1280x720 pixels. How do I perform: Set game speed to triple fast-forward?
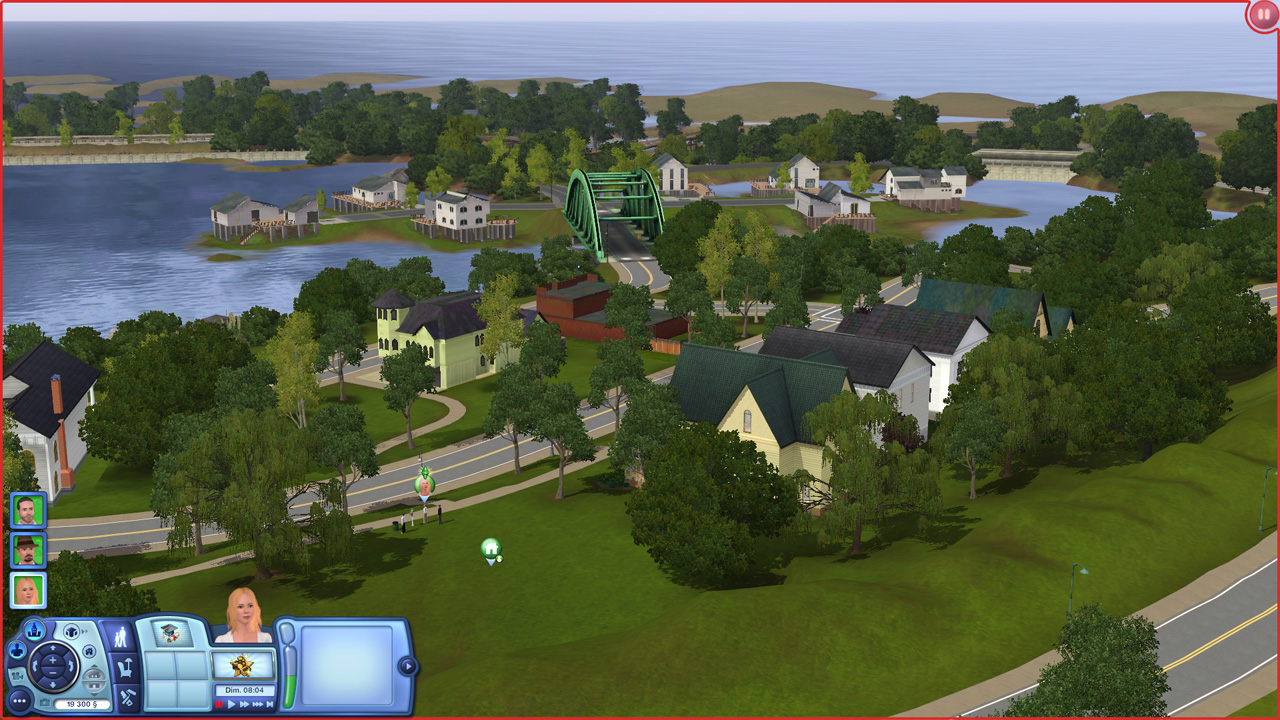tap(259, 704)
